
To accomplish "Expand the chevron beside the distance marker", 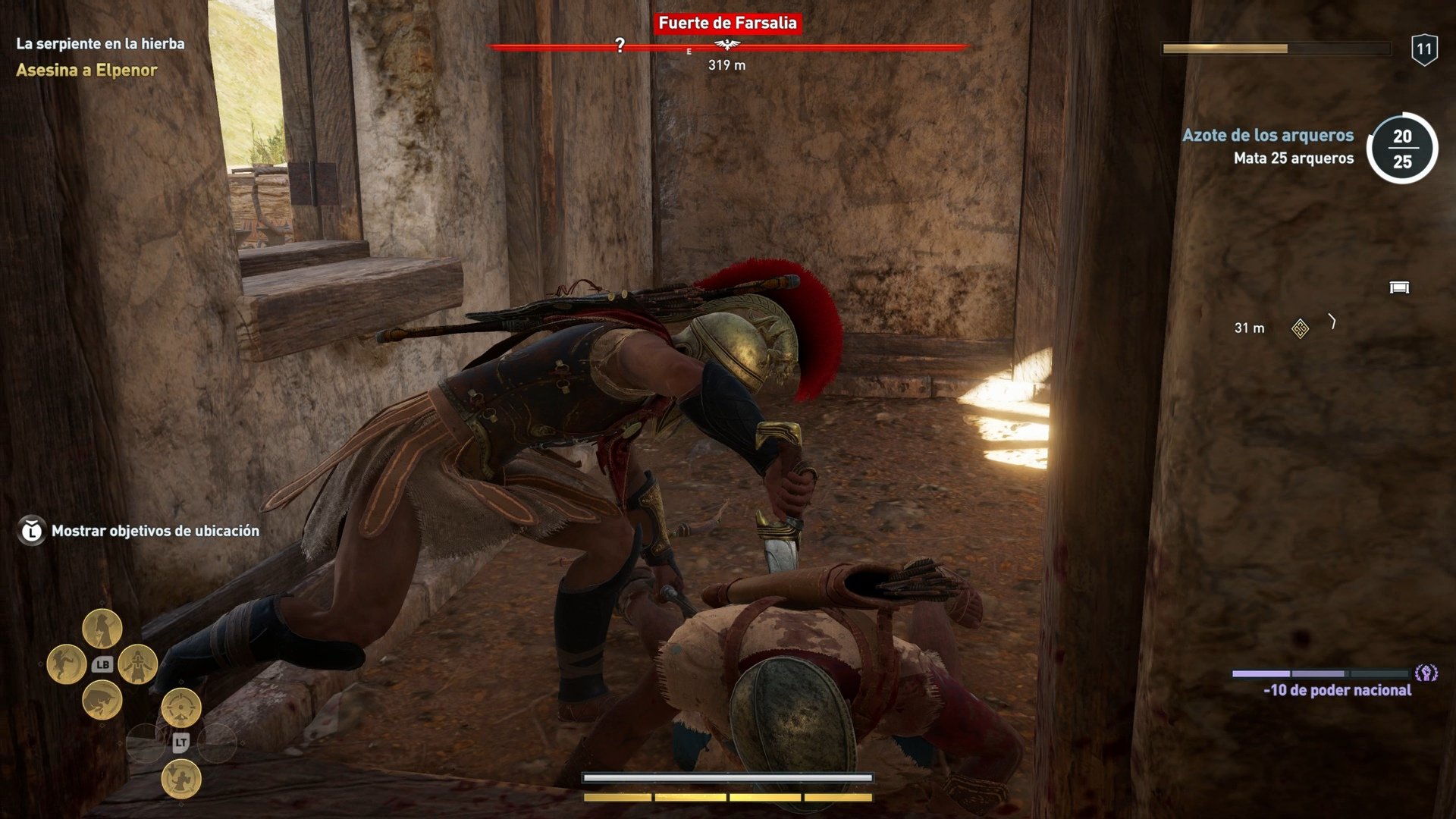I will tap(1332, 321).
